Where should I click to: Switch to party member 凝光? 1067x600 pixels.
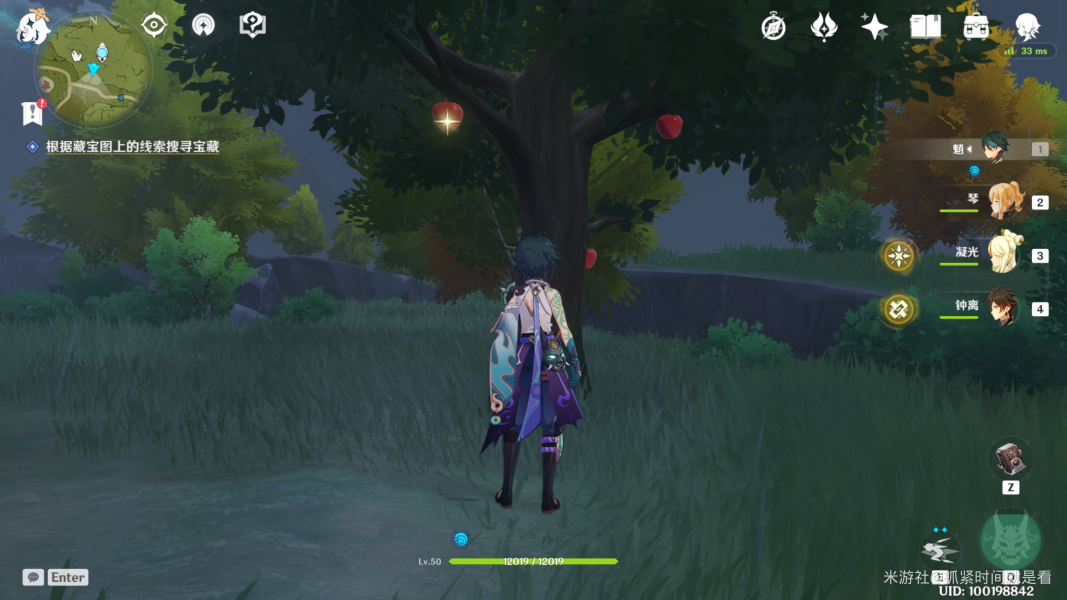1003,255
